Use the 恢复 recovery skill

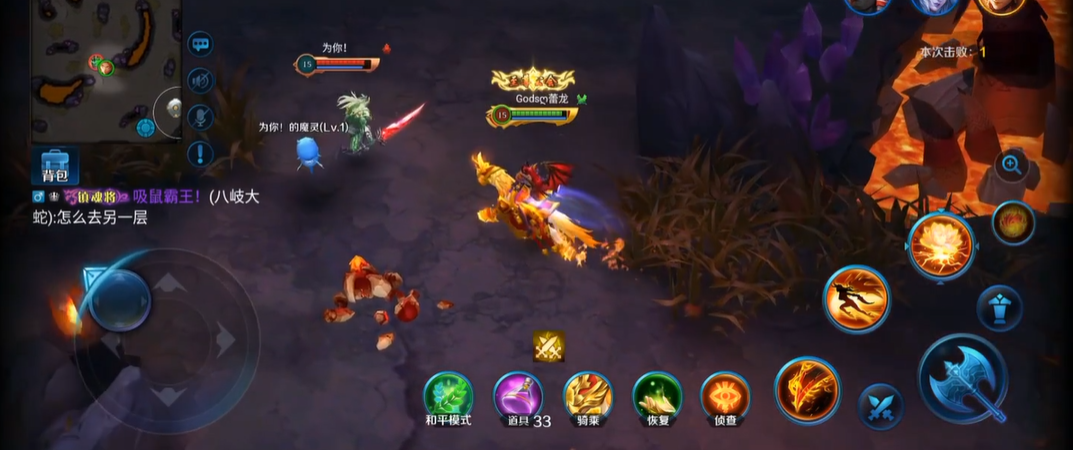pyautogui.click(x=657, y=395)
